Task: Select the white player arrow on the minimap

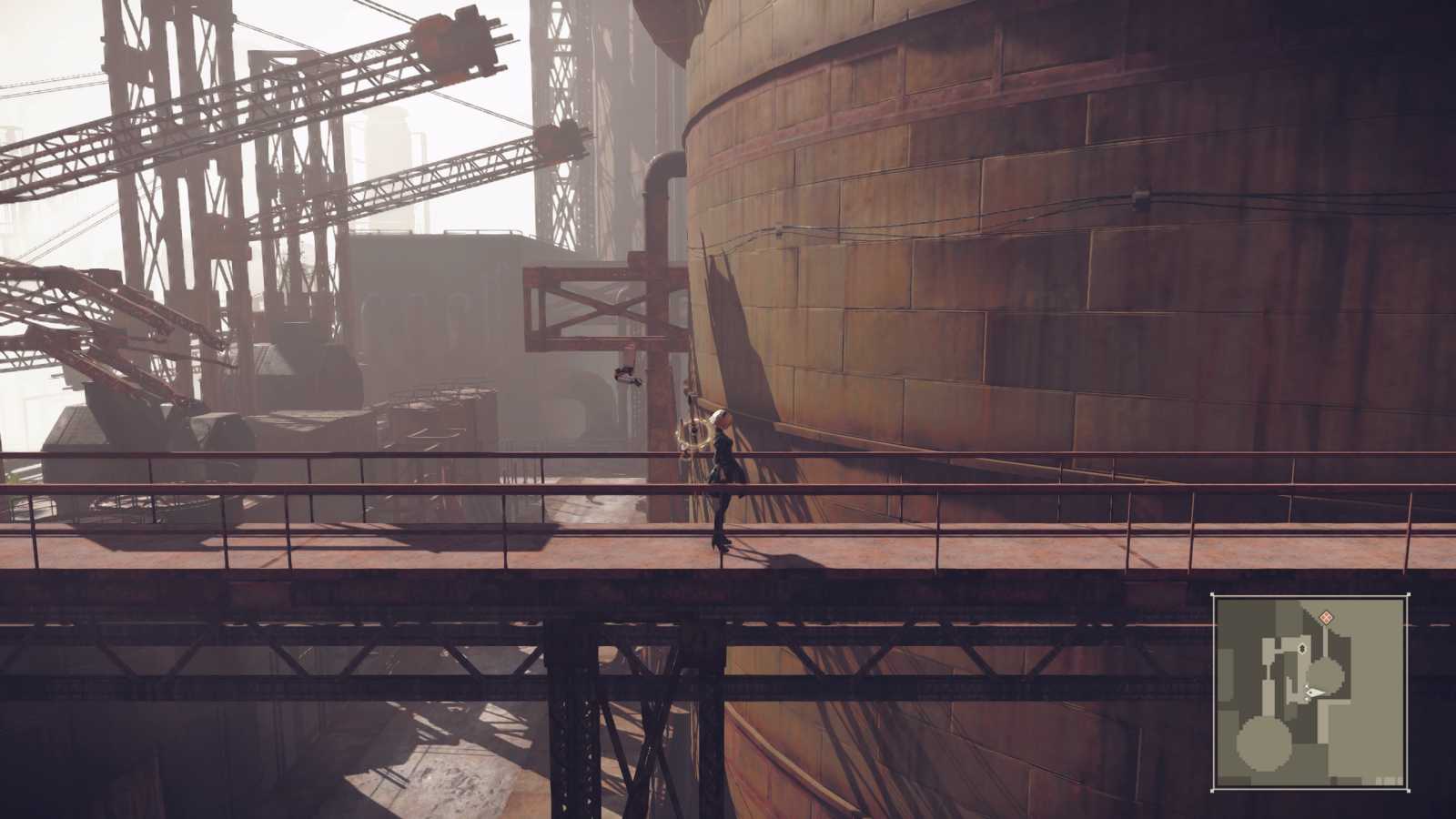Action: 1315,692
